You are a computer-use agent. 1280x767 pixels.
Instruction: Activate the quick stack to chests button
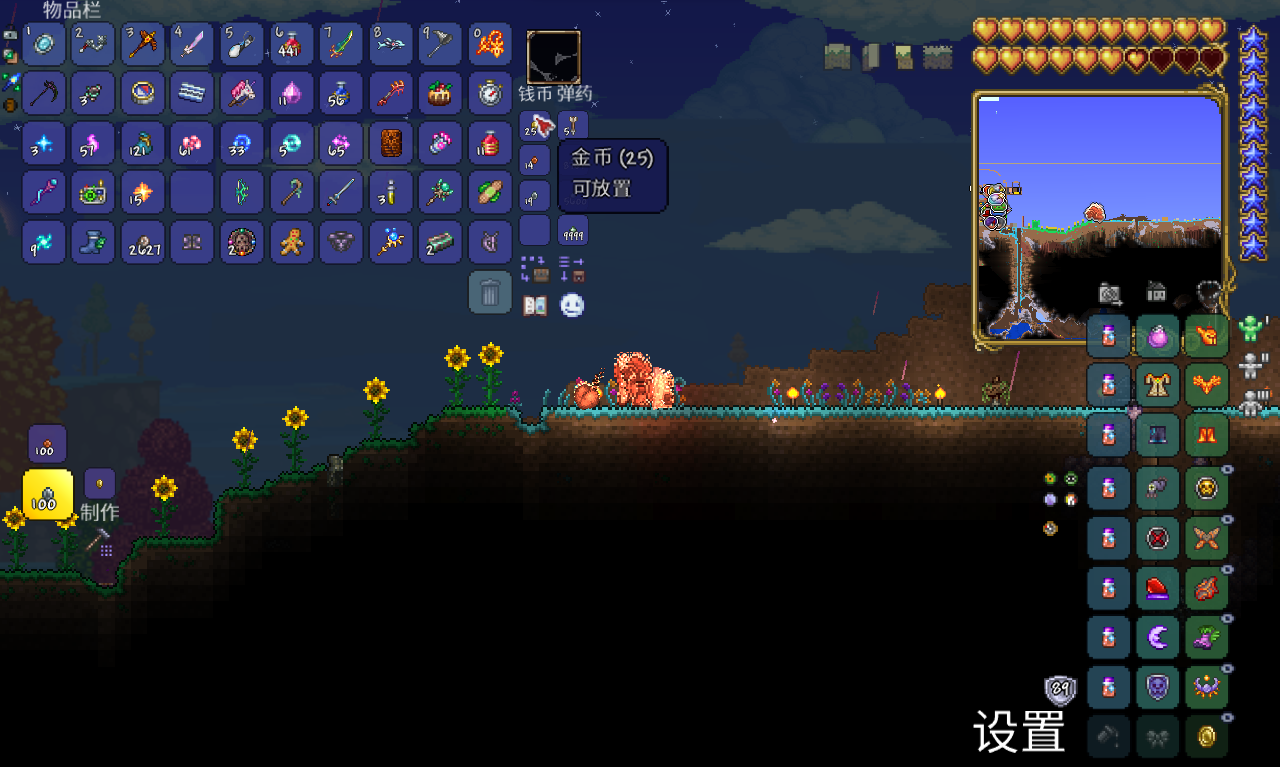pos(535,269)
